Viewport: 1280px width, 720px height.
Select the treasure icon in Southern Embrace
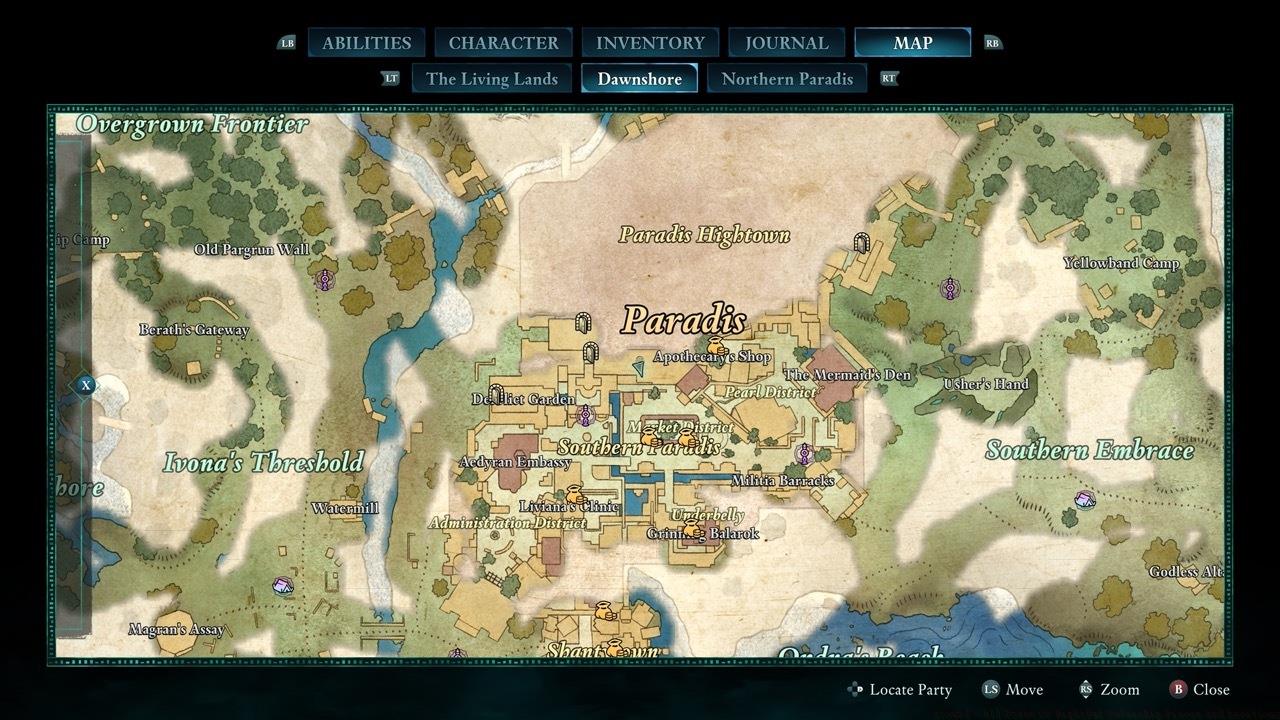point(1085,502)
